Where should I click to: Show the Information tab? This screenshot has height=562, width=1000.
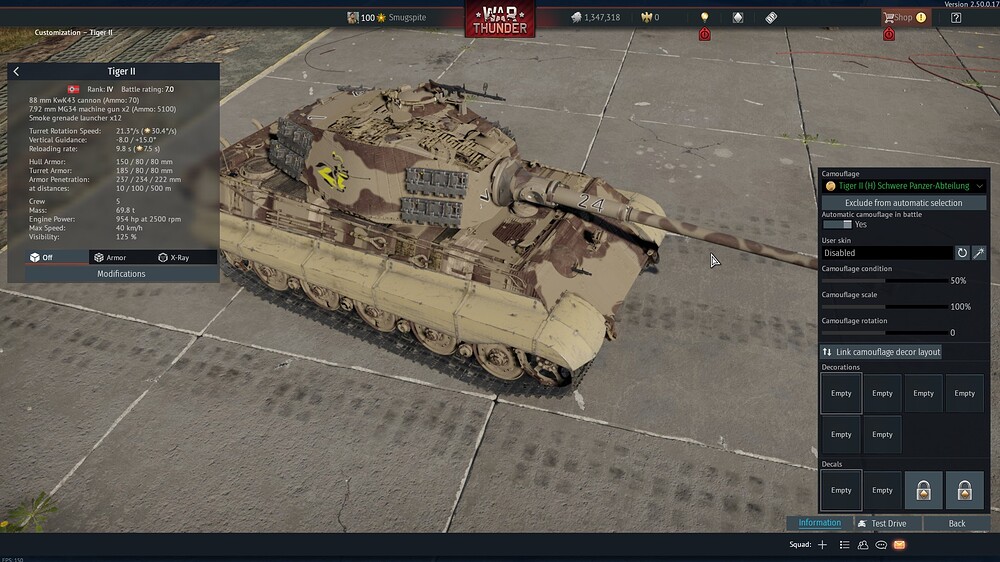(x=819, y=523)
